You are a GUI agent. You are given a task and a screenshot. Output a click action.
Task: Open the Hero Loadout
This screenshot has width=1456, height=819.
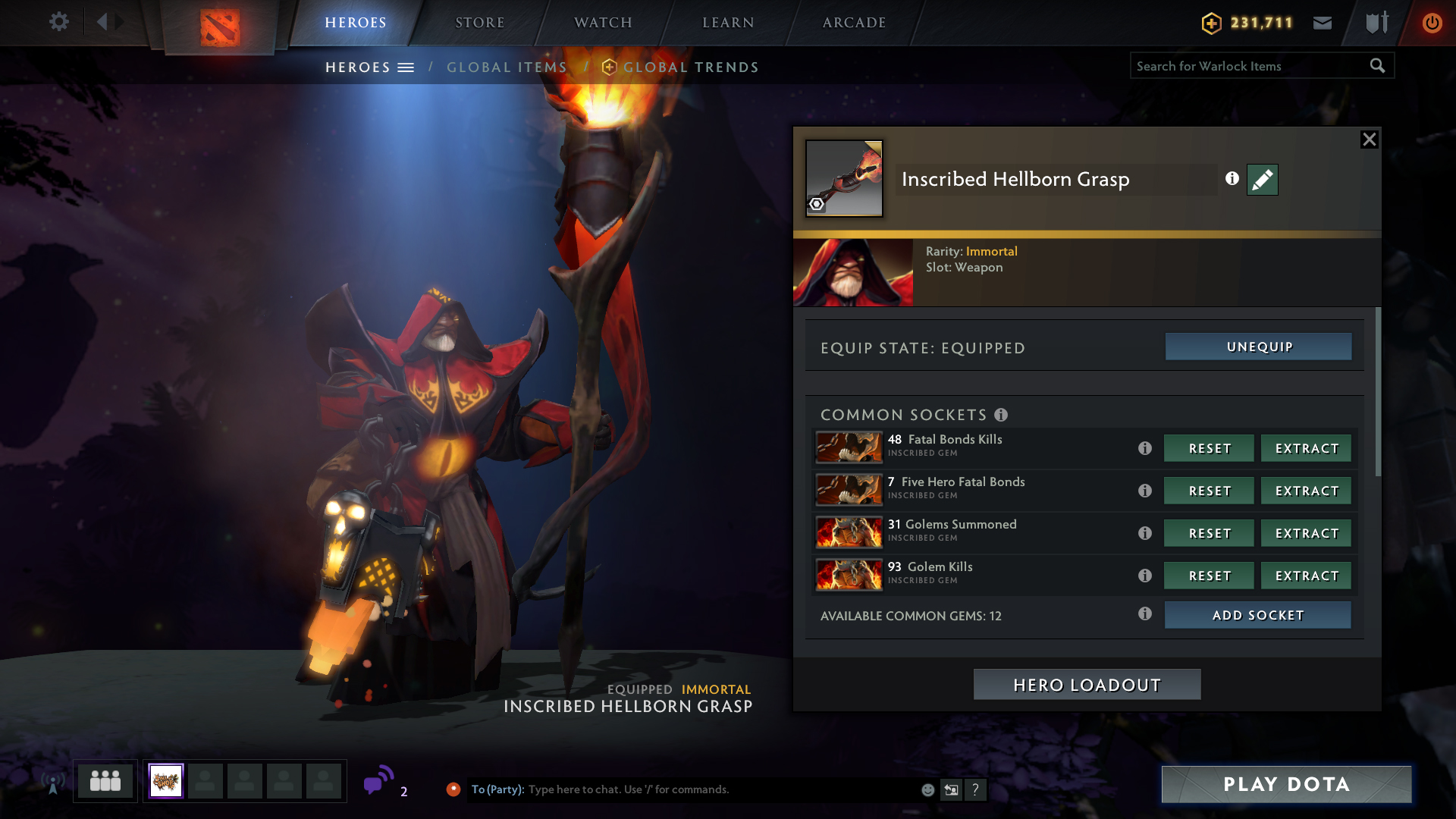(1087, 685)
